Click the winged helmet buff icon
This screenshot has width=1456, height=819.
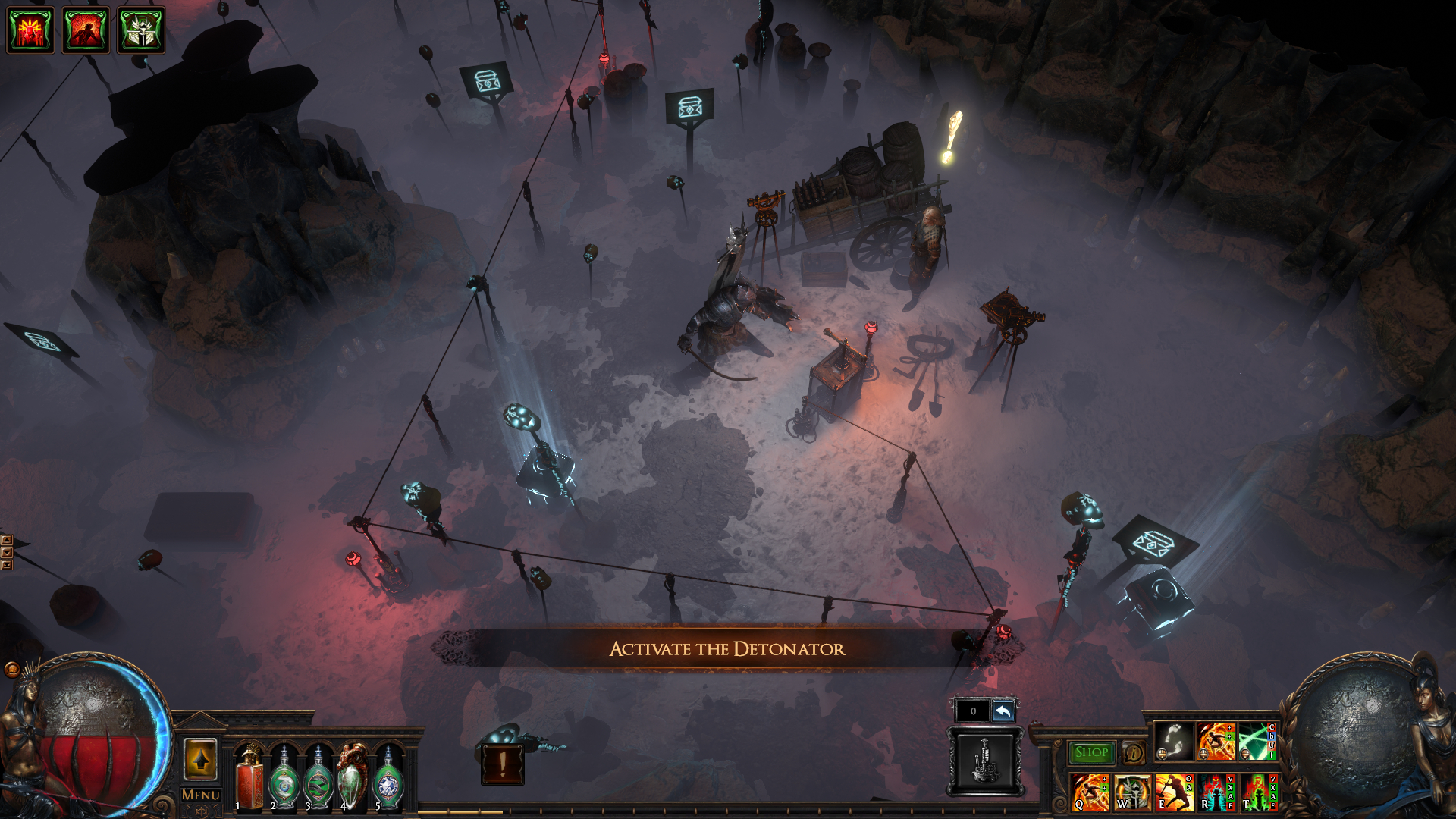click(141, 30)
